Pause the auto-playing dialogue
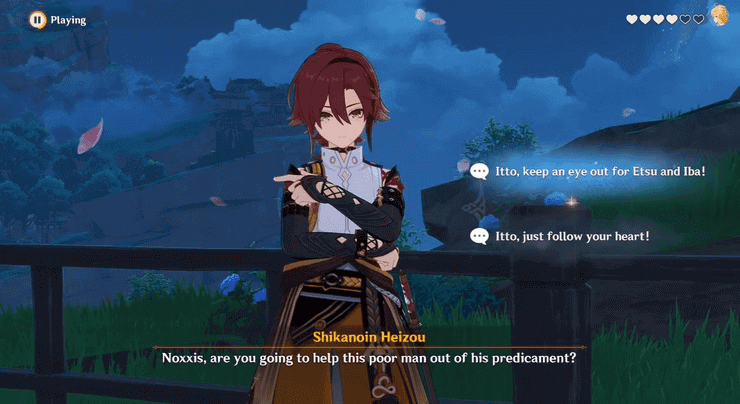The height and width of the screenshot is (404, 740). 37,19
